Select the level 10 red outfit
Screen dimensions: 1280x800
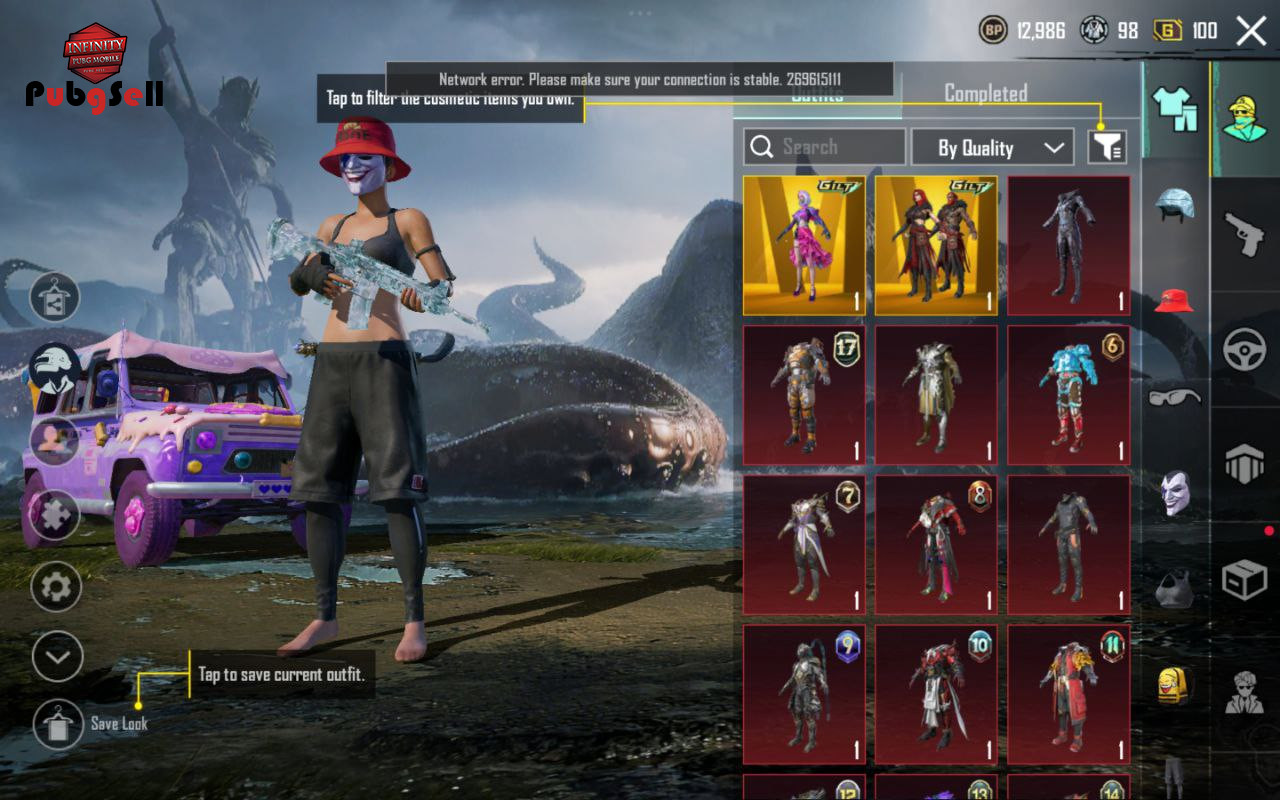tap(936, 695)
